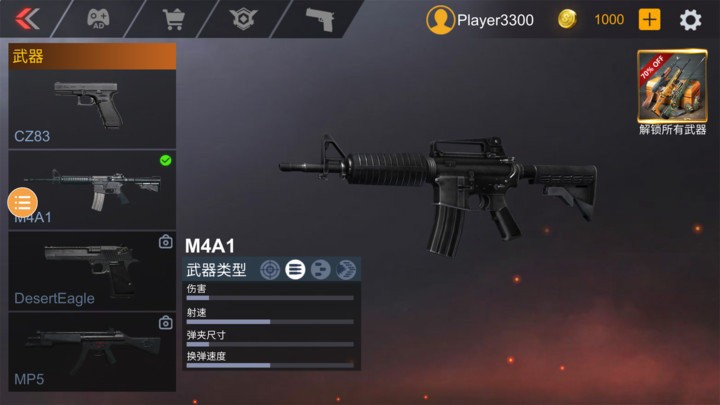Pick the locked MP5 submachine gun
The image size is (720, 405).
point(92,350)
